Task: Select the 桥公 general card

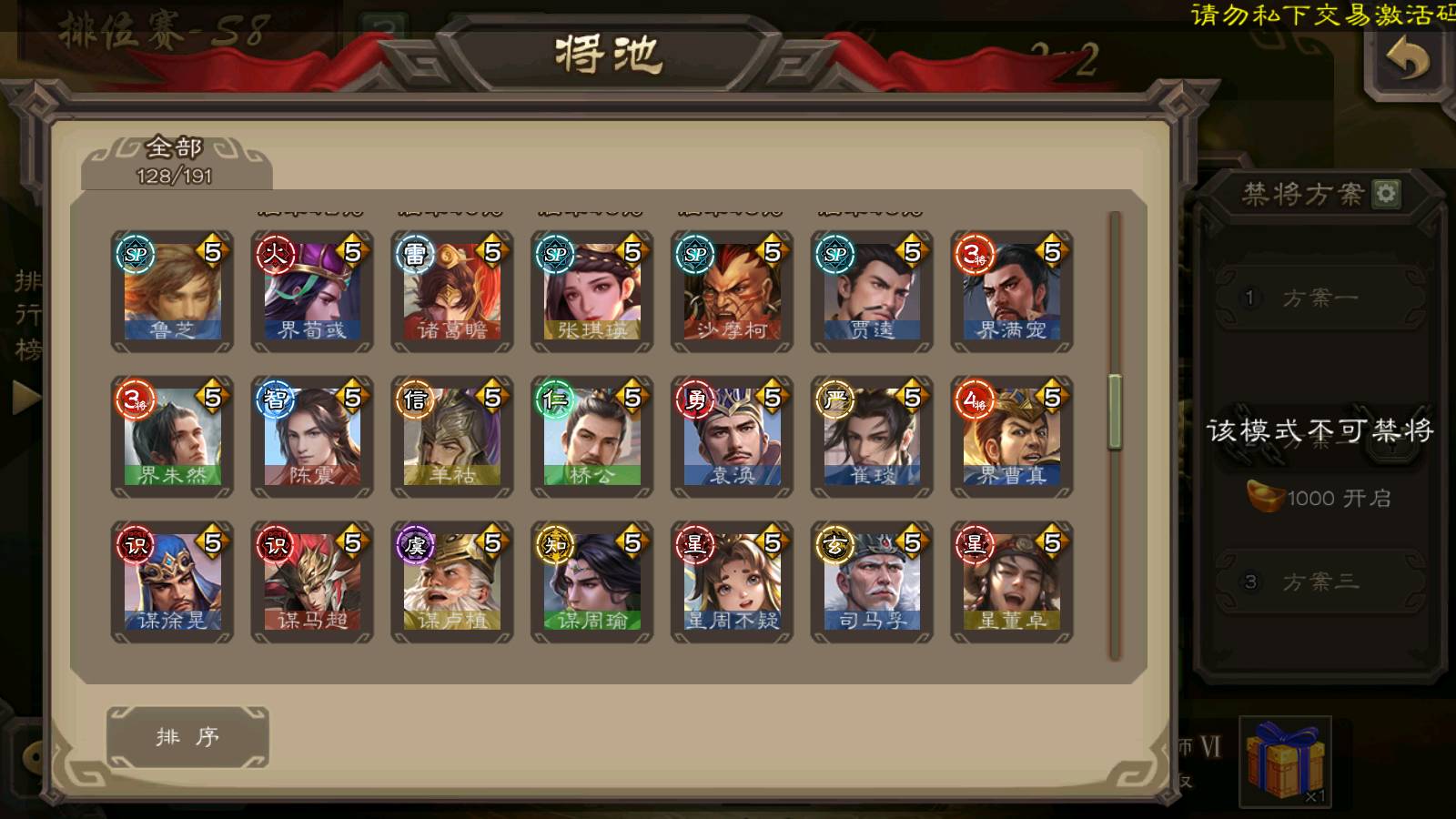Action: tap(592, 437)
